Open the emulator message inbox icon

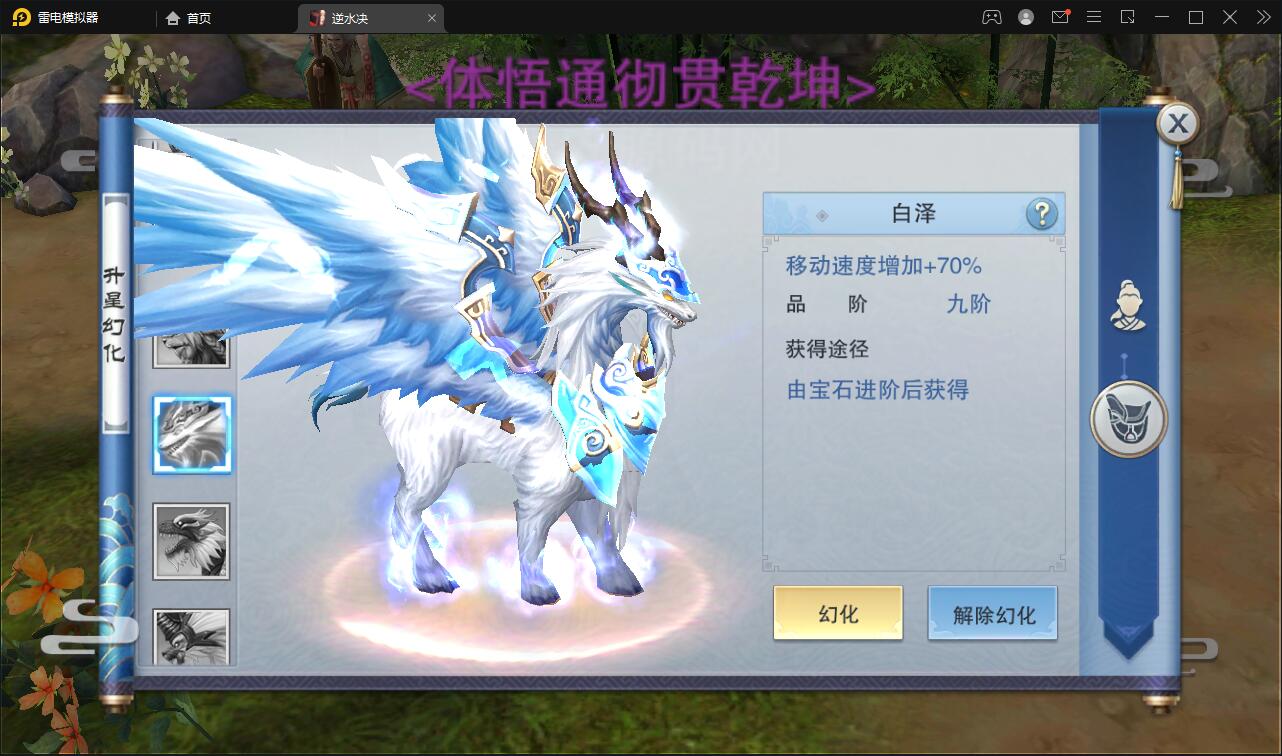pyautogui.click(x=1060, y=17)
